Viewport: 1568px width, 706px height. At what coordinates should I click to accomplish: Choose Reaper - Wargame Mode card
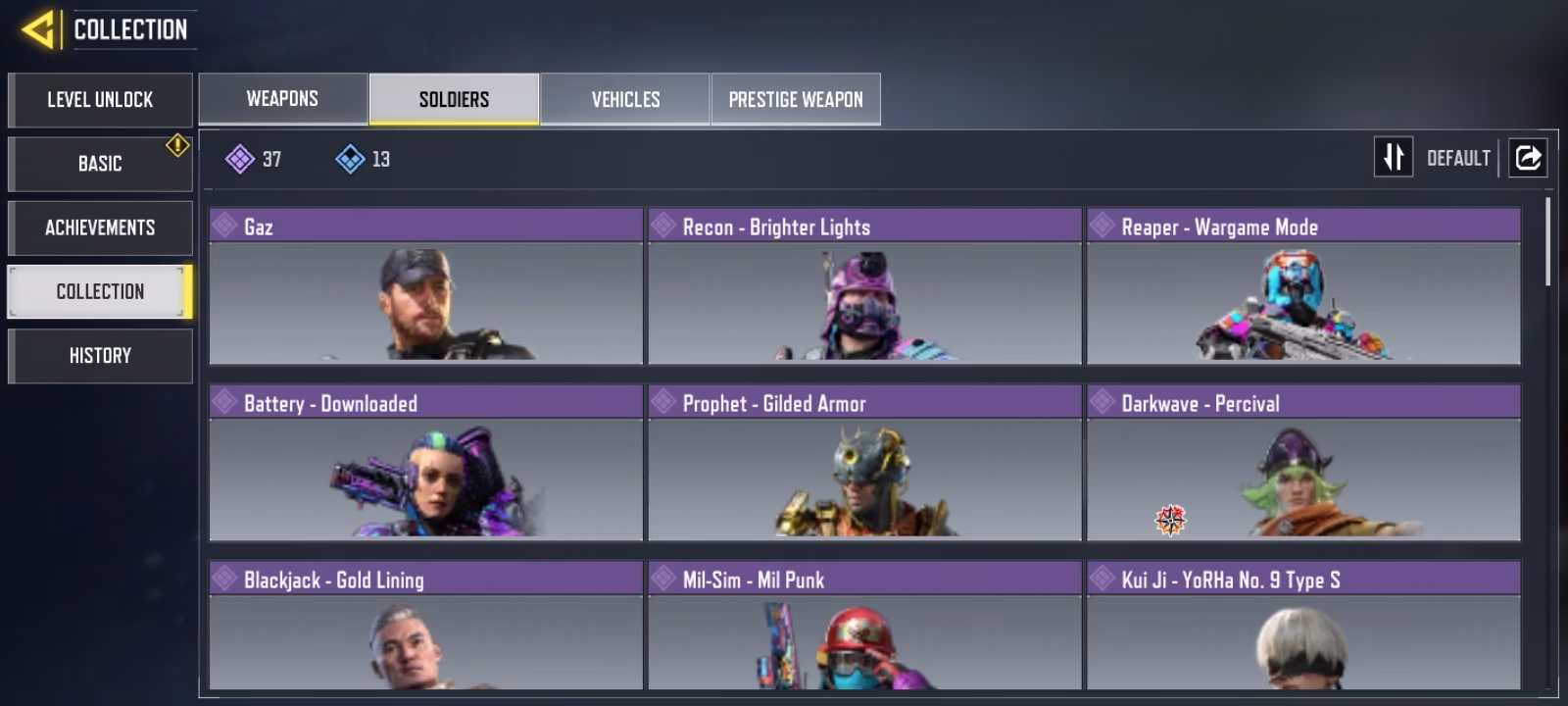pos(1303,286)
